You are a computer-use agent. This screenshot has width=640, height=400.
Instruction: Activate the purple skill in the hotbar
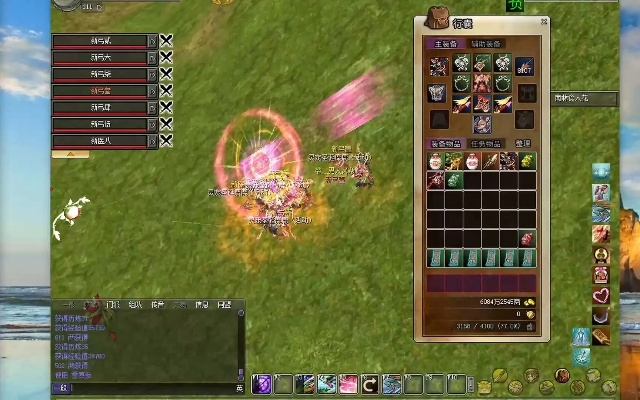pyautogui.click(x=262, y=383)
